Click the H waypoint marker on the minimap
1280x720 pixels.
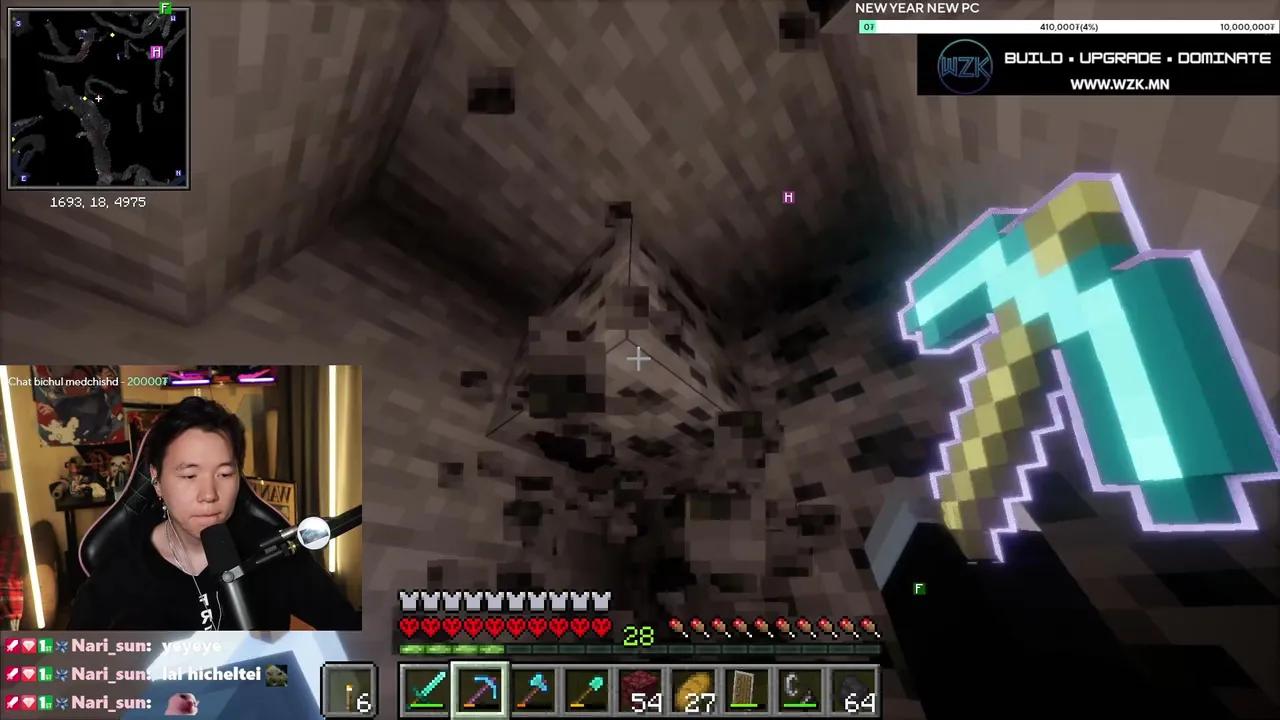[156, 52]
